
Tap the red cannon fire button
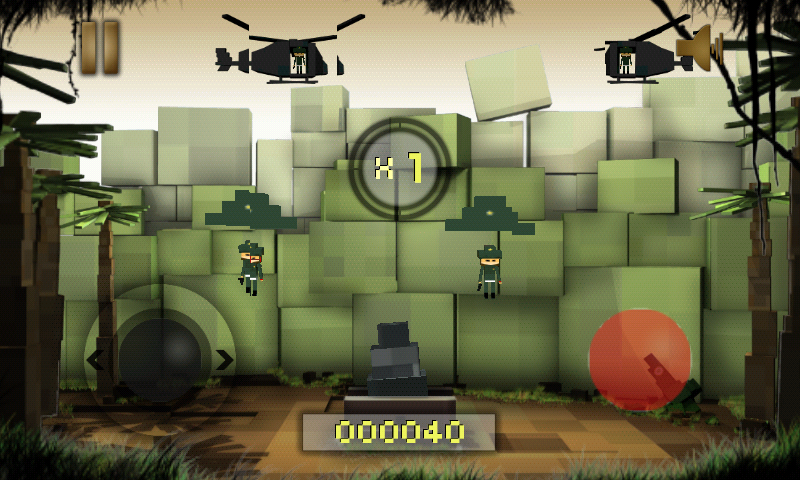(x=640, y=359)
